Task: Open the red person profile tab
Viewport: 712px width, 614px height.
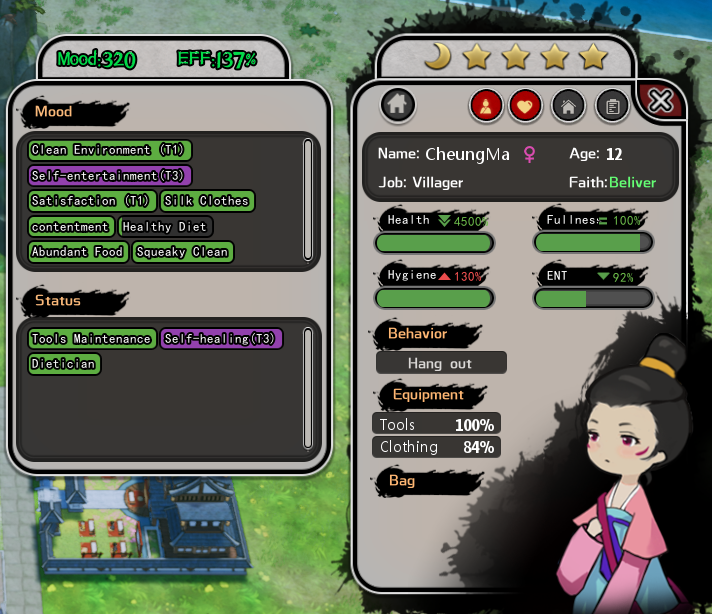Action: (x=487, y=105)
